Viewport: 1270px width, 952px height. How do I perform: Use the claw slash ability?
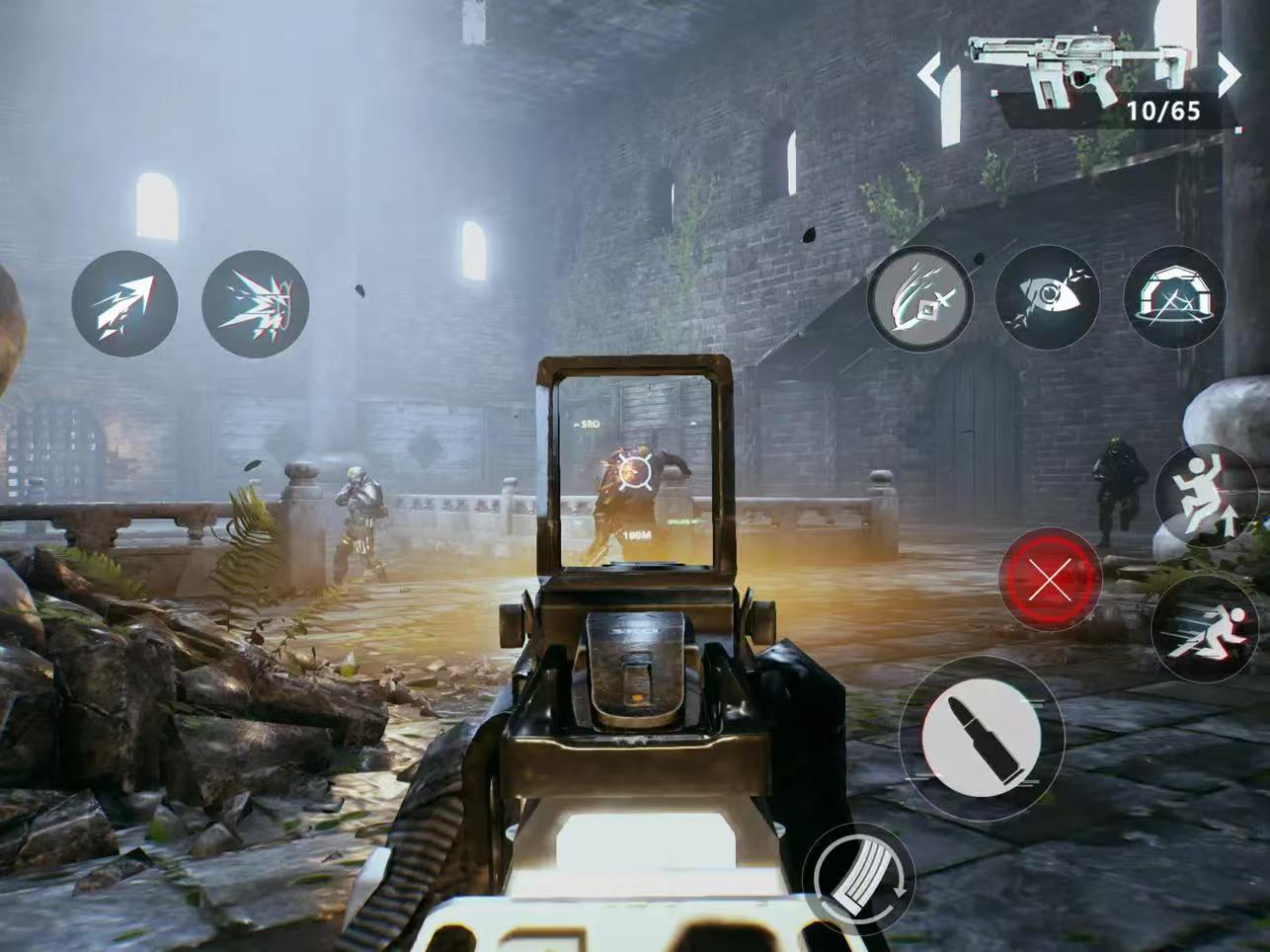pos(920,298)
